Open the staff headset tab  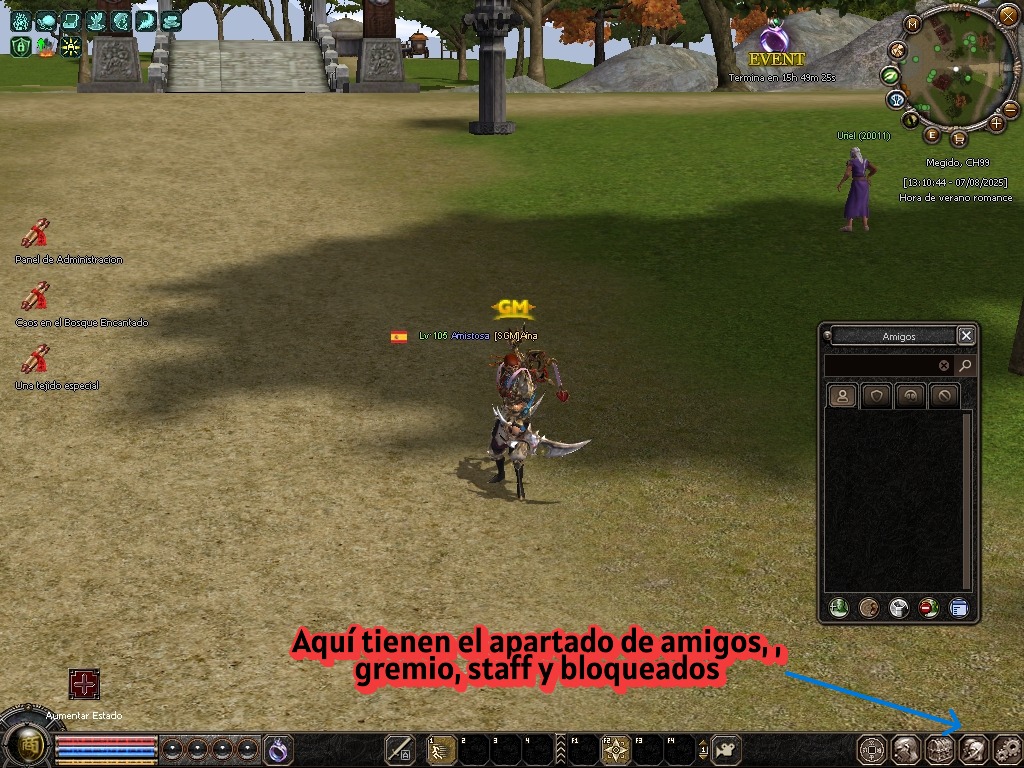(910, 396)
